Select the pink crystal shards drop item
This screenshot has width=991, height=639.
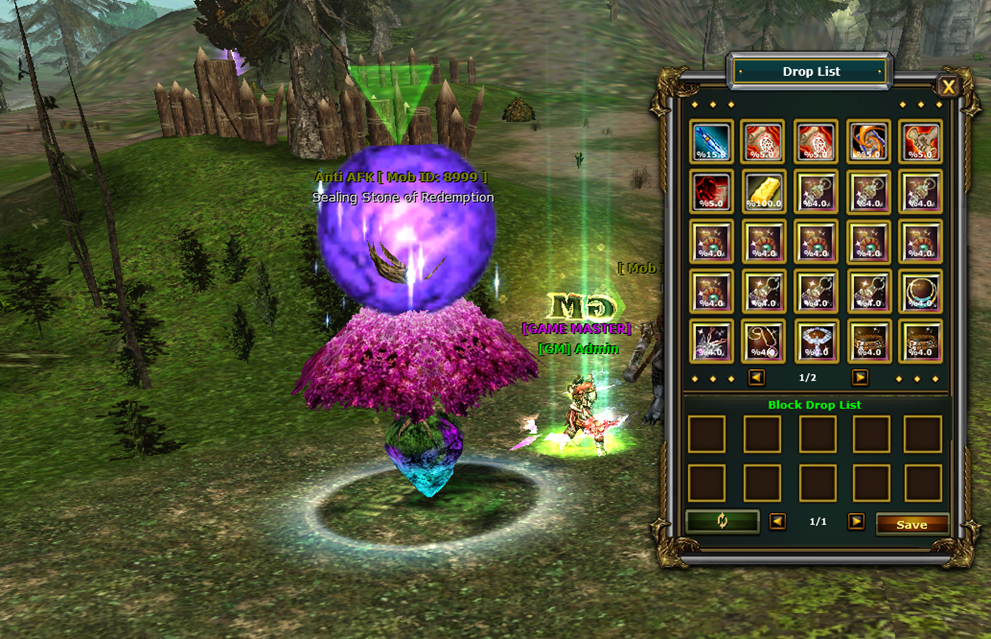(x=711, y=341)
